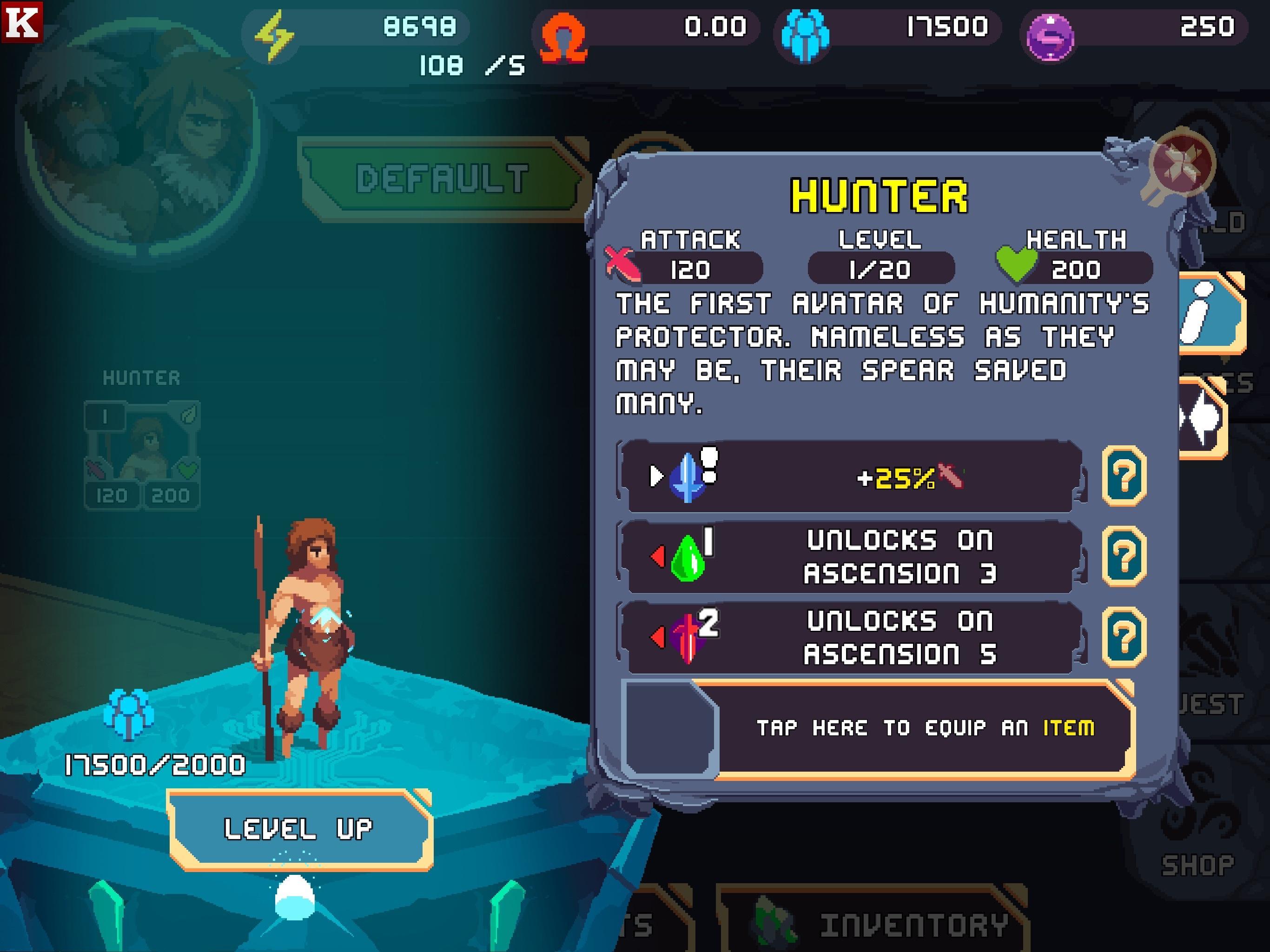Select the Hunter unit card

coord(142,454)
